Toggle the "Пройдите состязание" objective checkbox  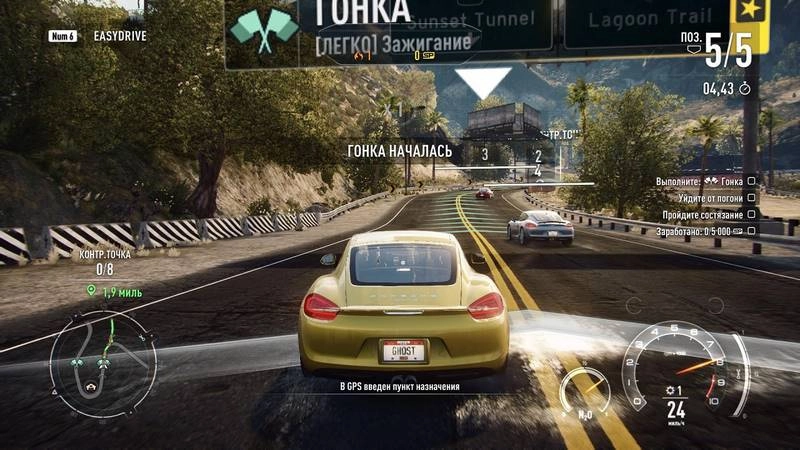(x=752, y=214)
